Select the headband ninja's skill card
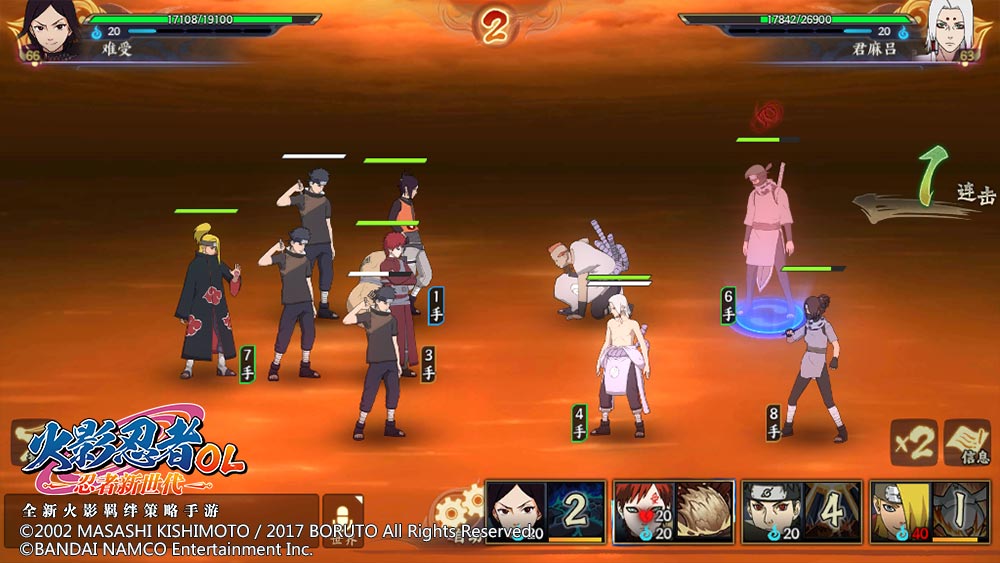This screenshot has width=1000, height=563. pos(801,512)
